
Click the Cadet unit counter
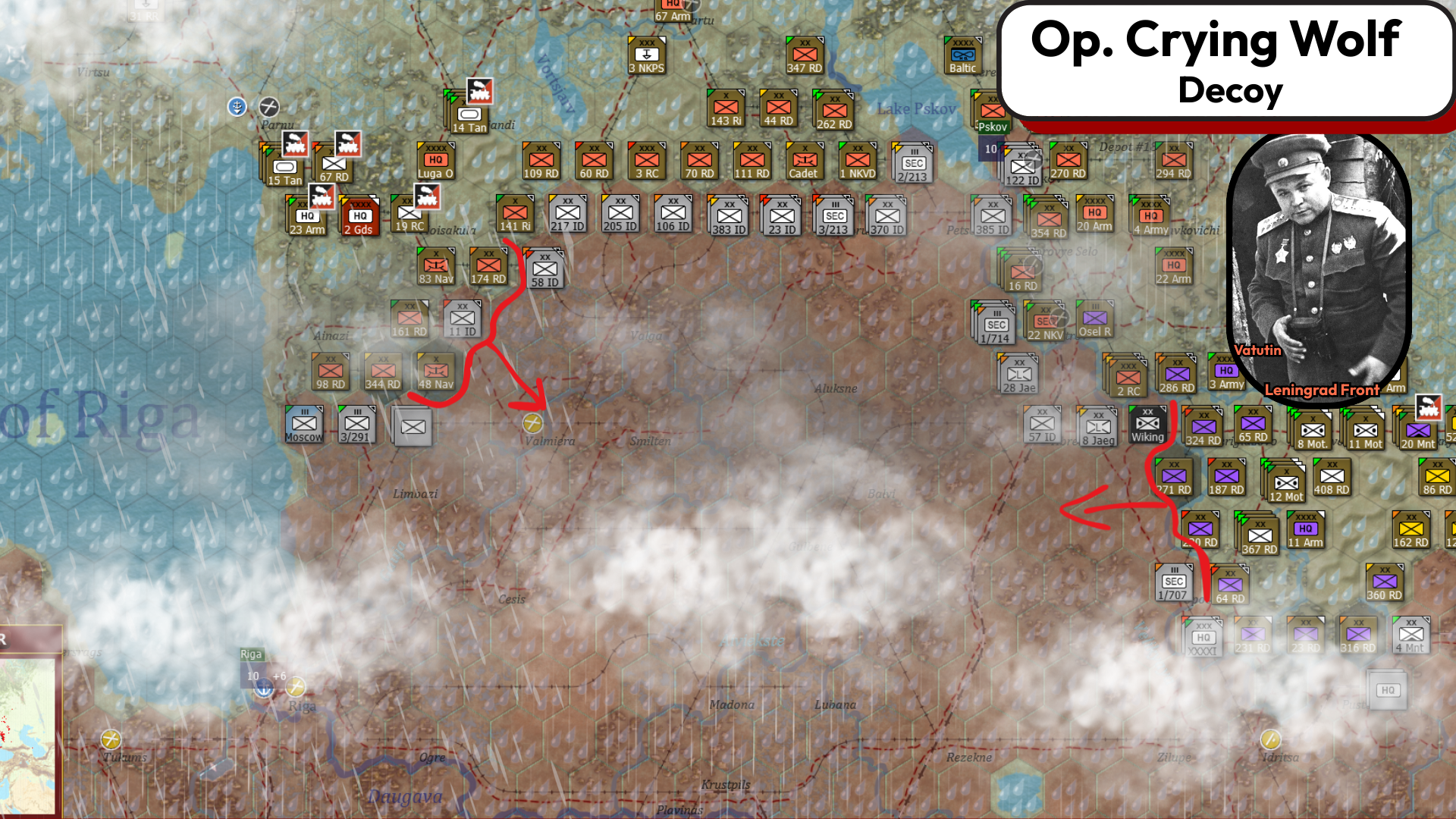[804, 161]
